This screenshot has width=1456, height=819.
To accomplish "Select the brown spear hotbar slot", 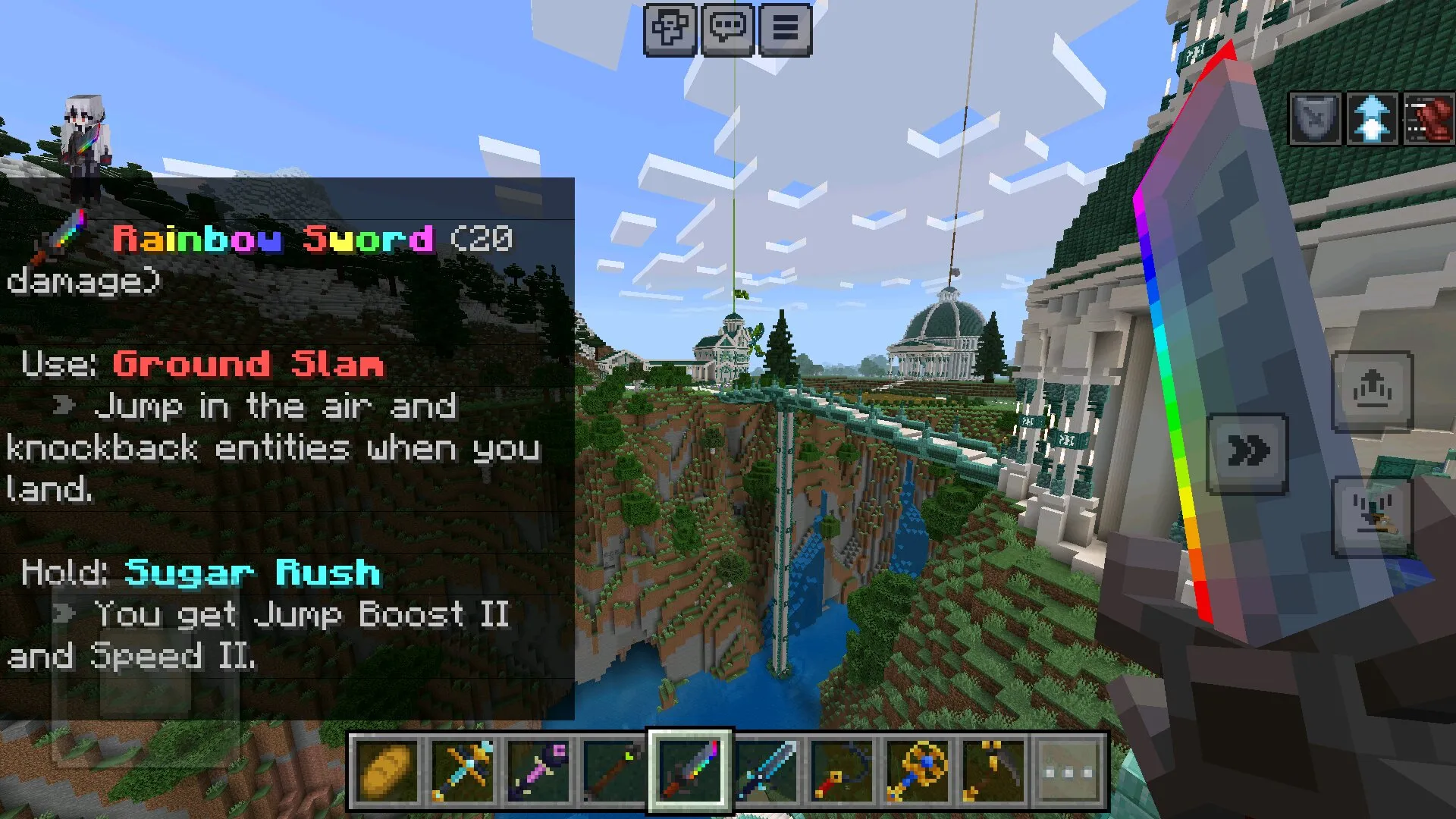I will pyautogui.click(x=614, y=771).
